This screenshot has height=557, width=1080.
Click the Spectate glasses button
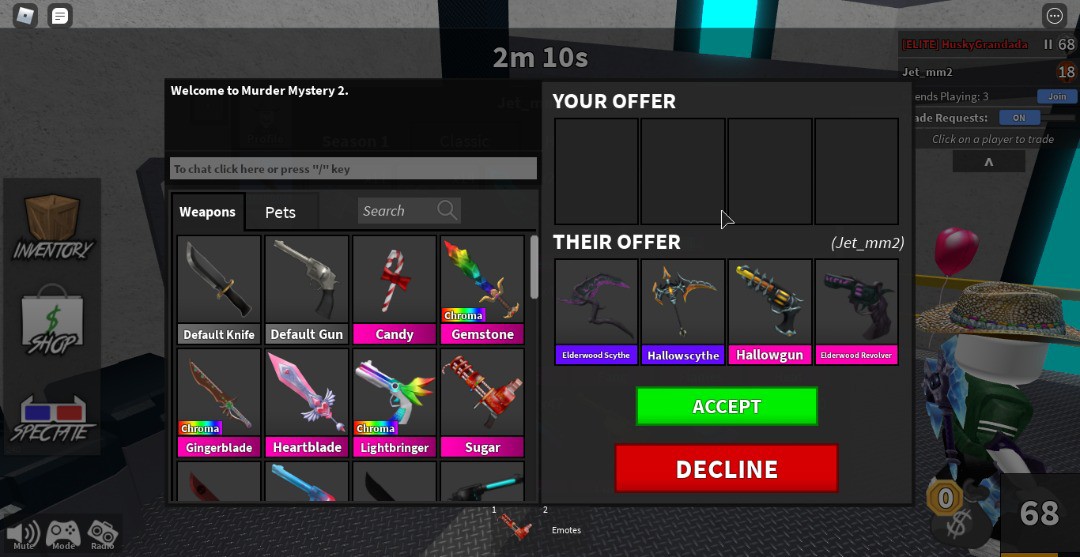coord(52,418)
